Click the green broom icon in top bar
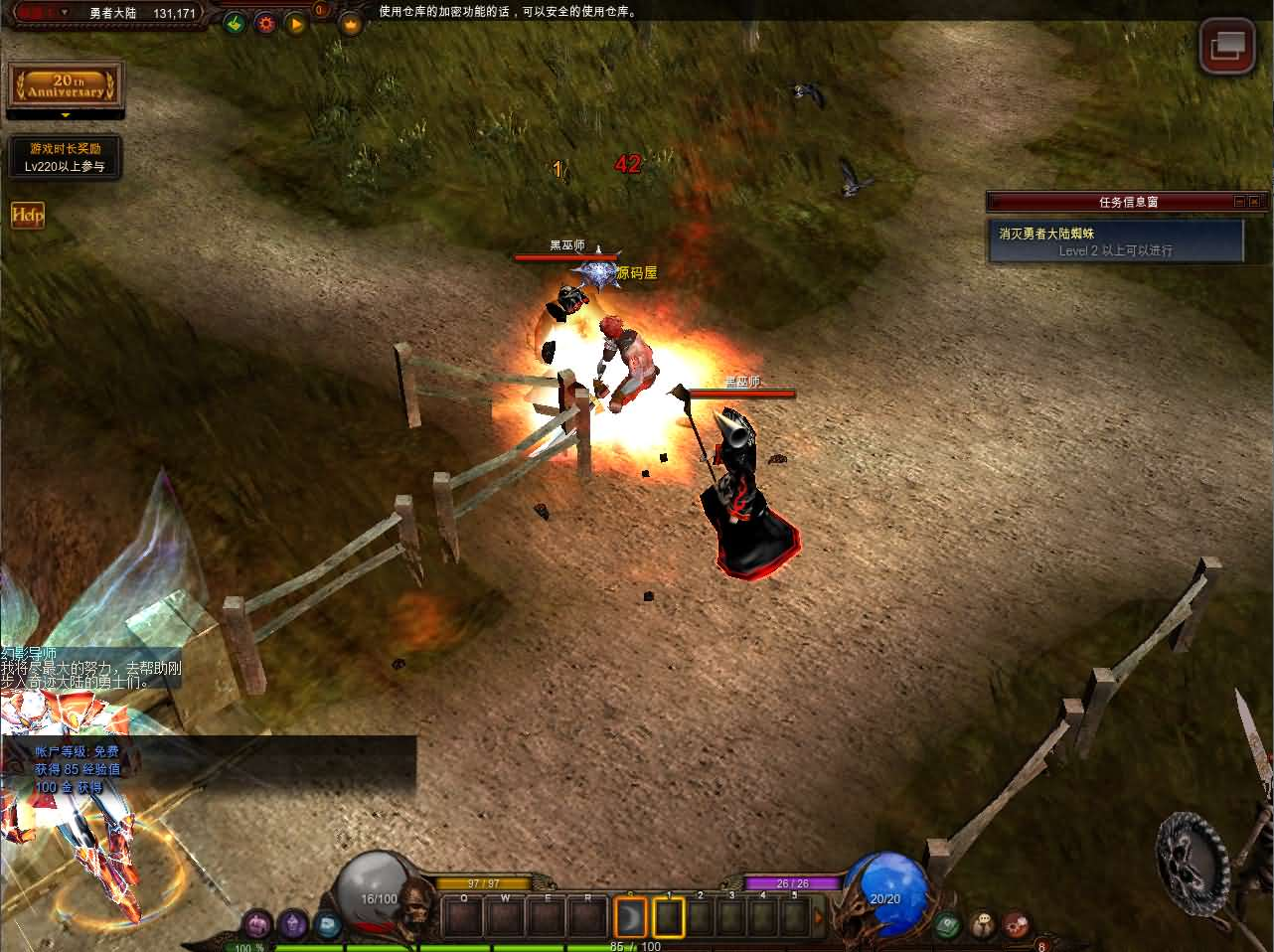 point(235,22)
